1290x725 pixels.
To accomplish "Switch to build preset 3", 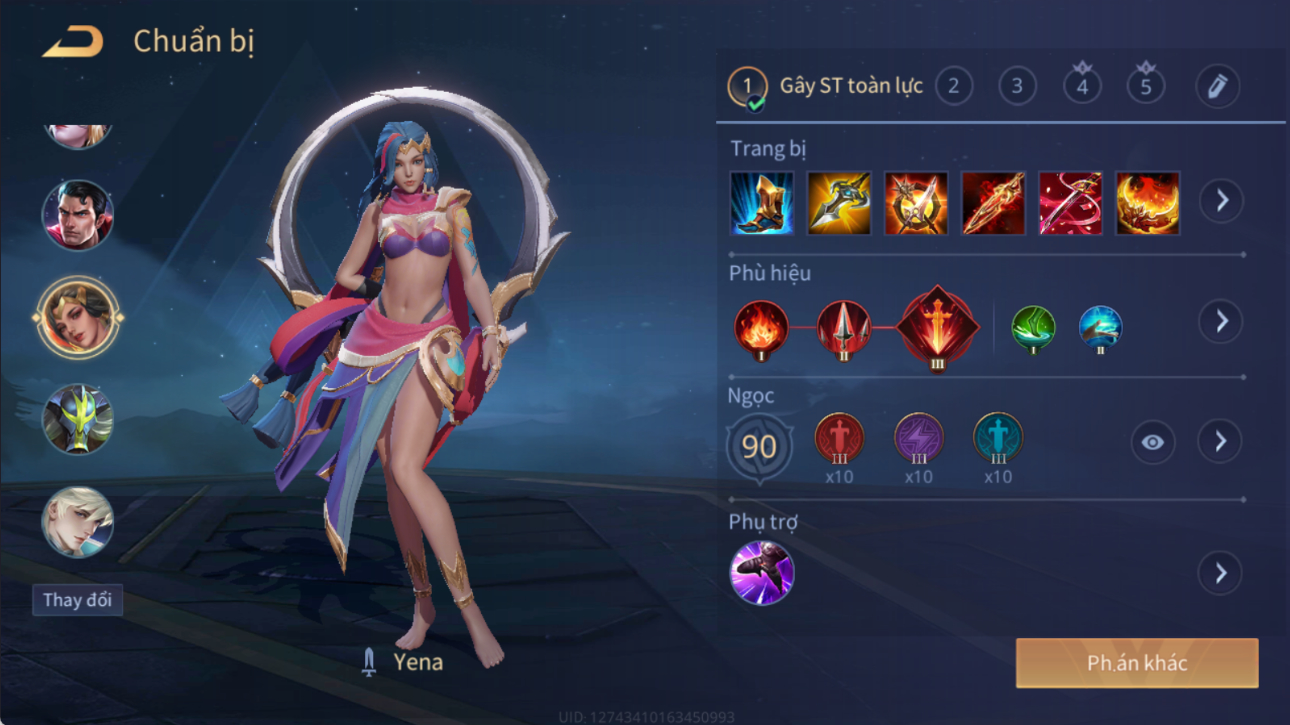I will (x=1017, y=86).
